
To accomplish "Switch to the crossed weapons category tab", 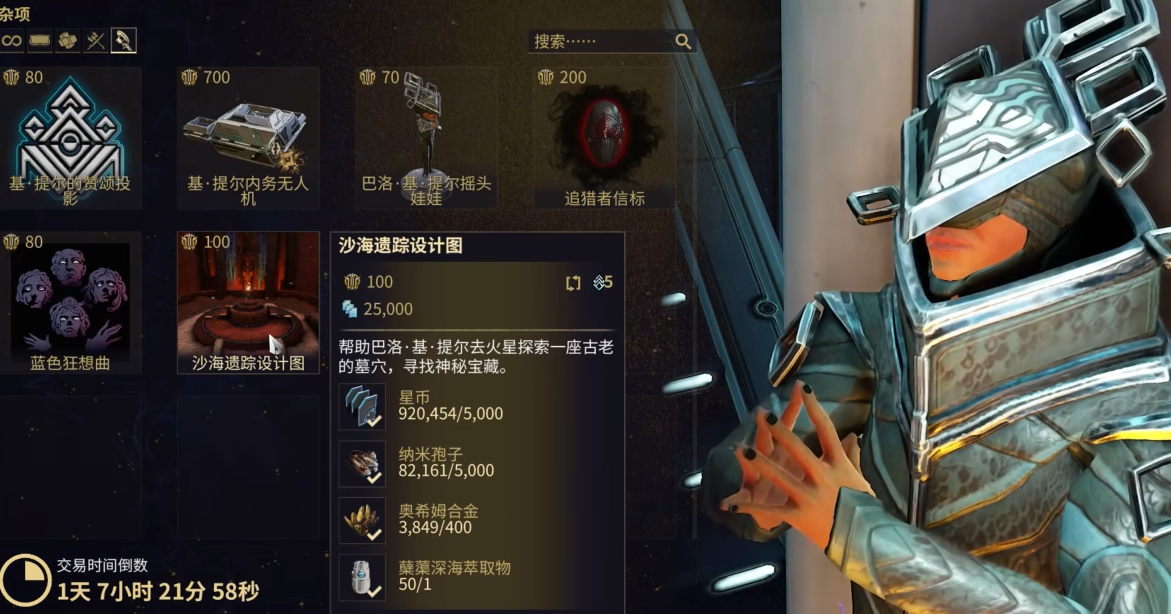I will click(95, 40).
